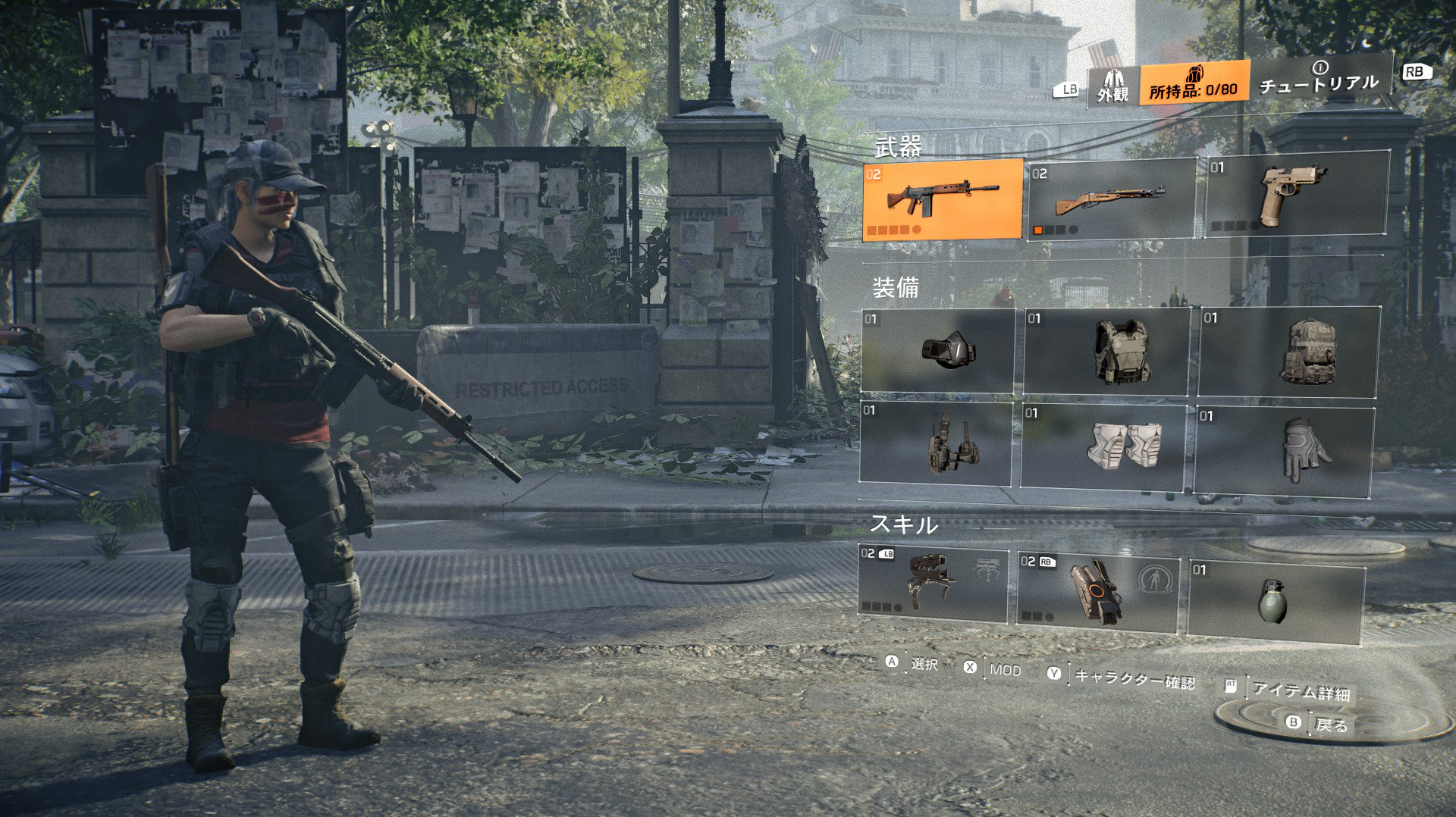This screenshot has height=817, width=1456.
Task: Open the gloves gear slot
Action: [x=1285, y=450]
